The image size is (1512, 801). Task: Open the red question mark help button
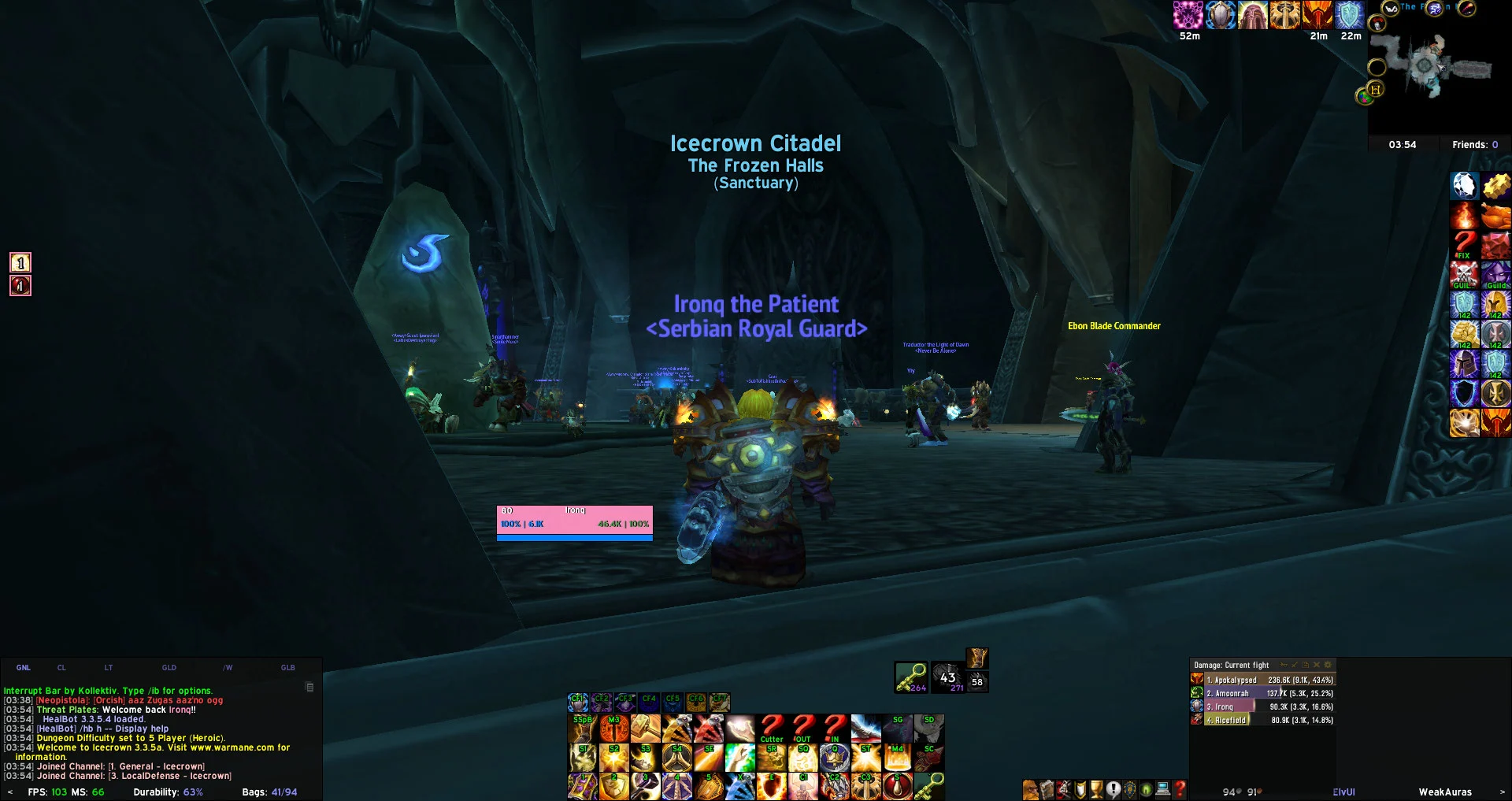1180,789
